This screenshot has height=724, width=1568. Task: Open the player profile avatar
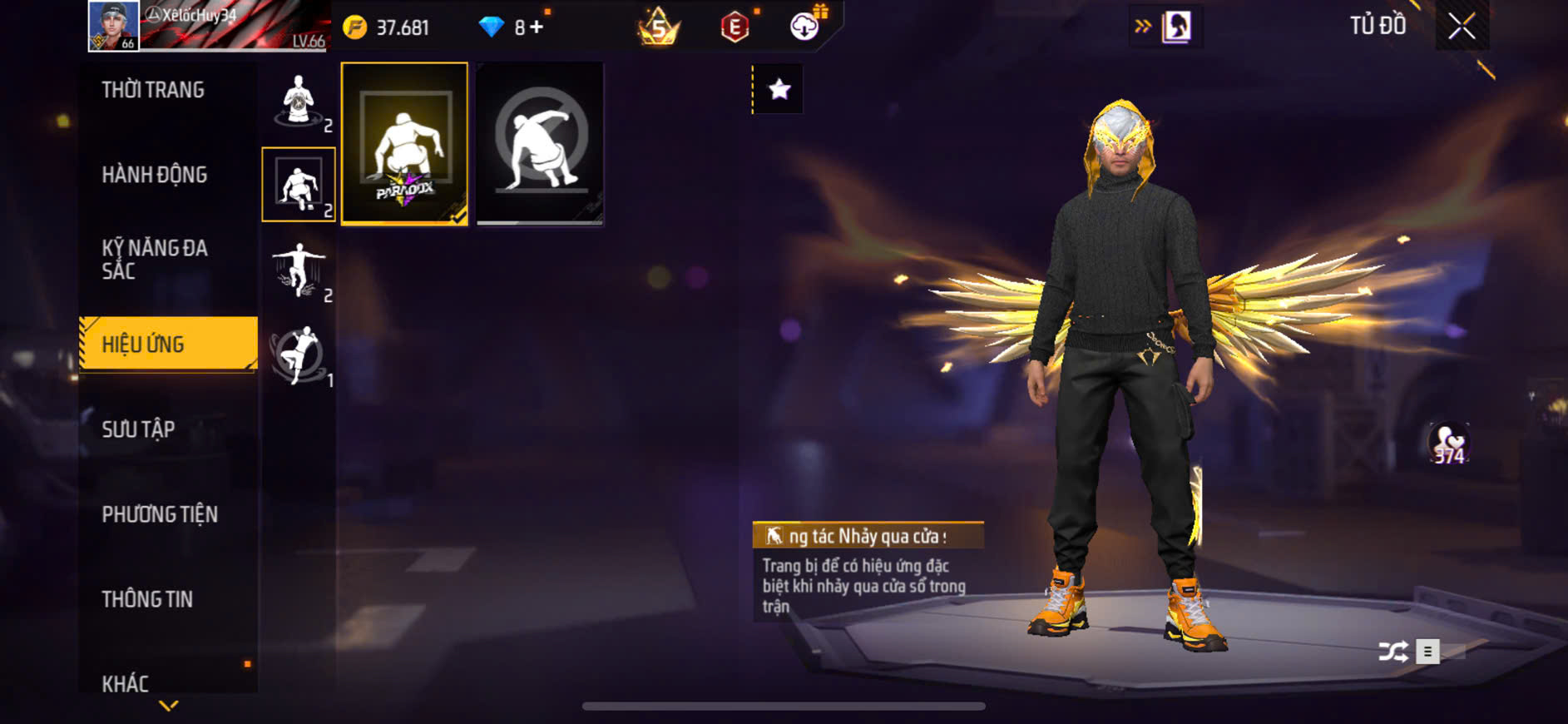click(x=114, y=26)
